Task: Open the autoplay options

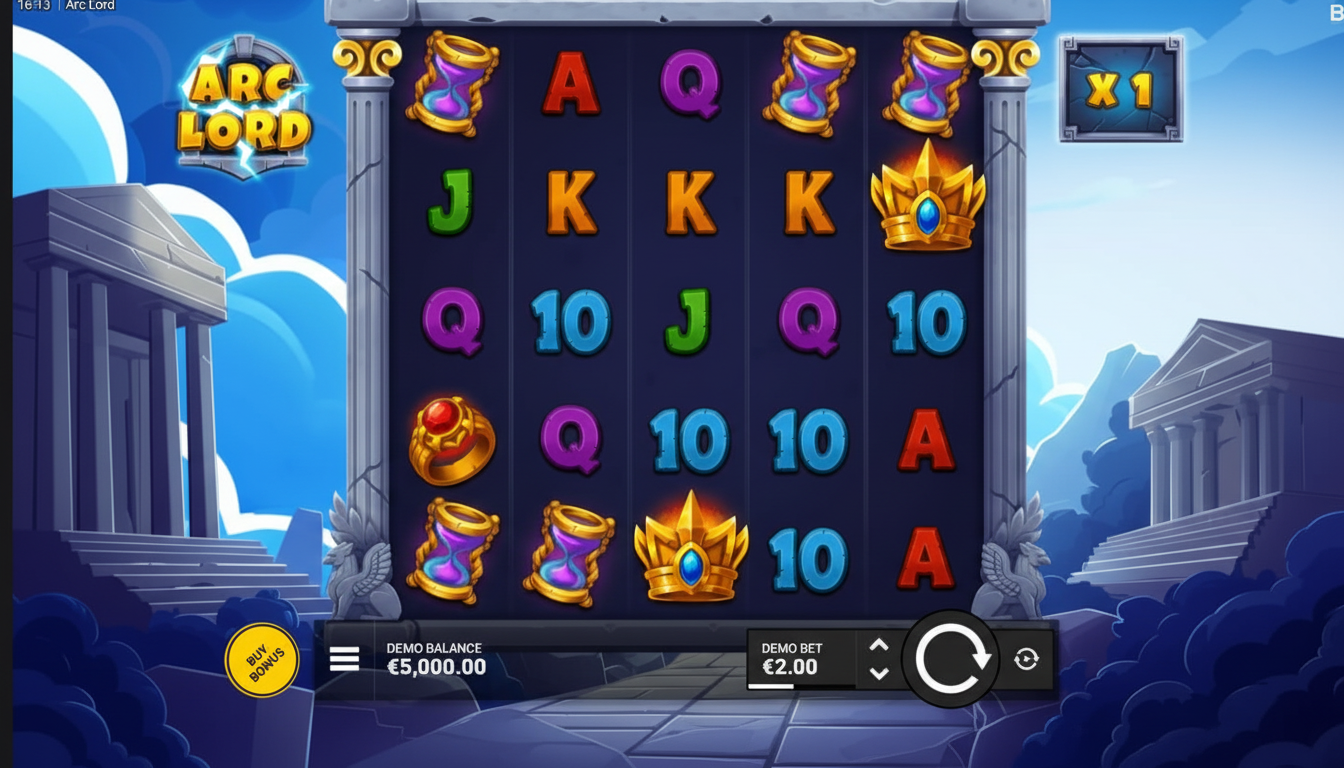Action: tap(1026, 659)
